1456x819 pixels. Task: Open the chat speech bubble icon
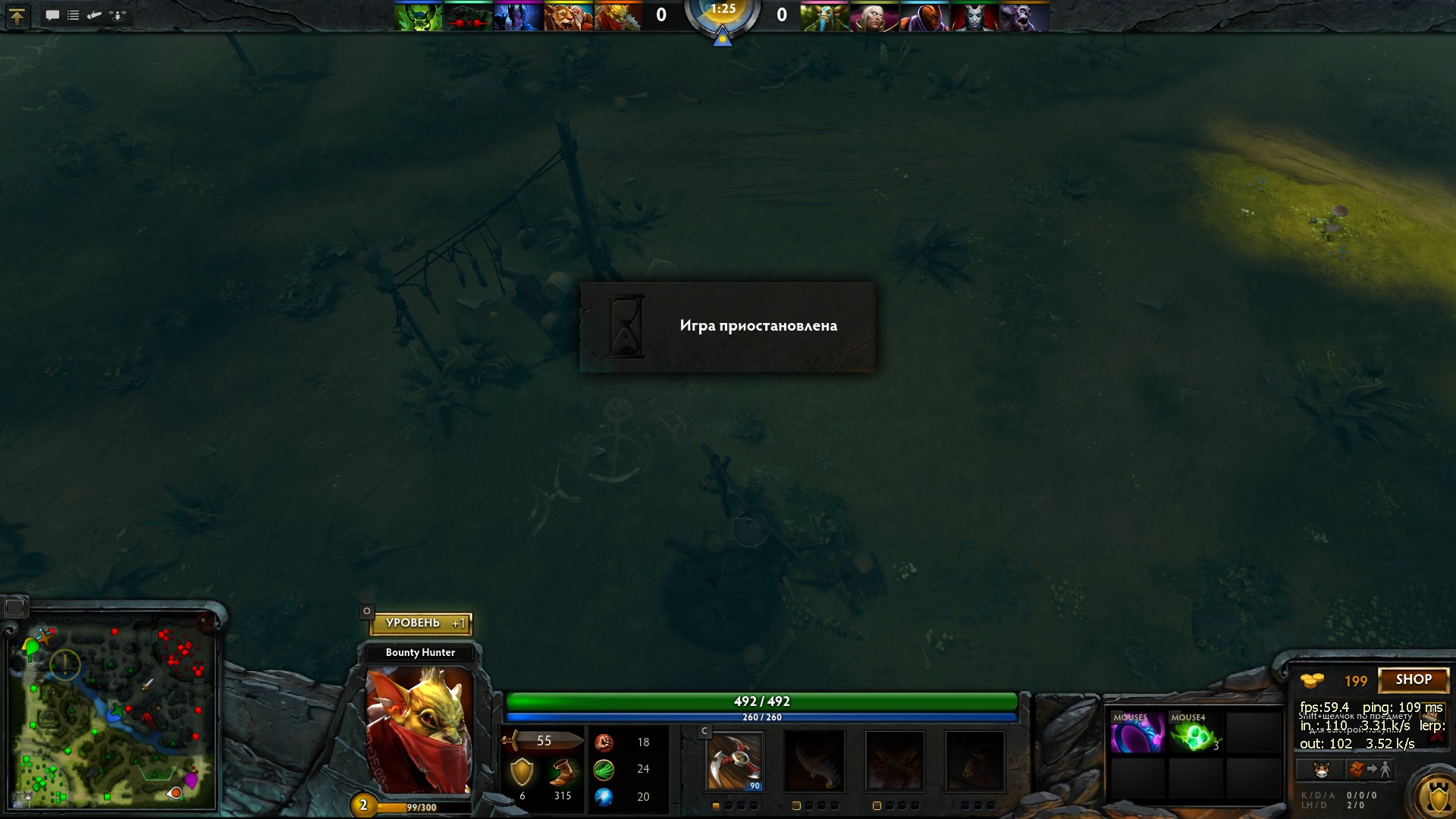tap(52, 15)
